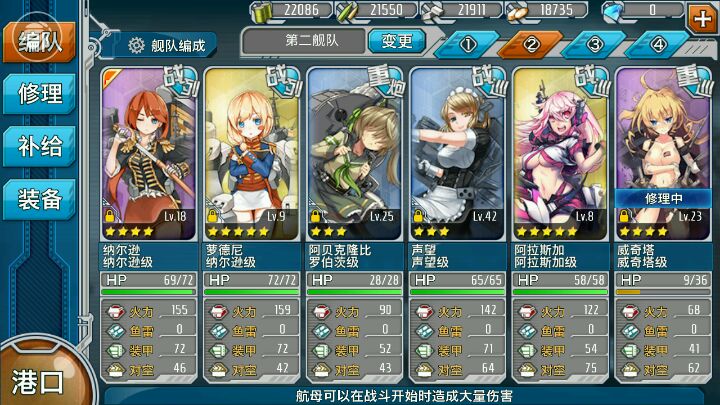Screen dimensions: 720x405
Task: Open the 补给 supply menu
Action: click(40, 147)
